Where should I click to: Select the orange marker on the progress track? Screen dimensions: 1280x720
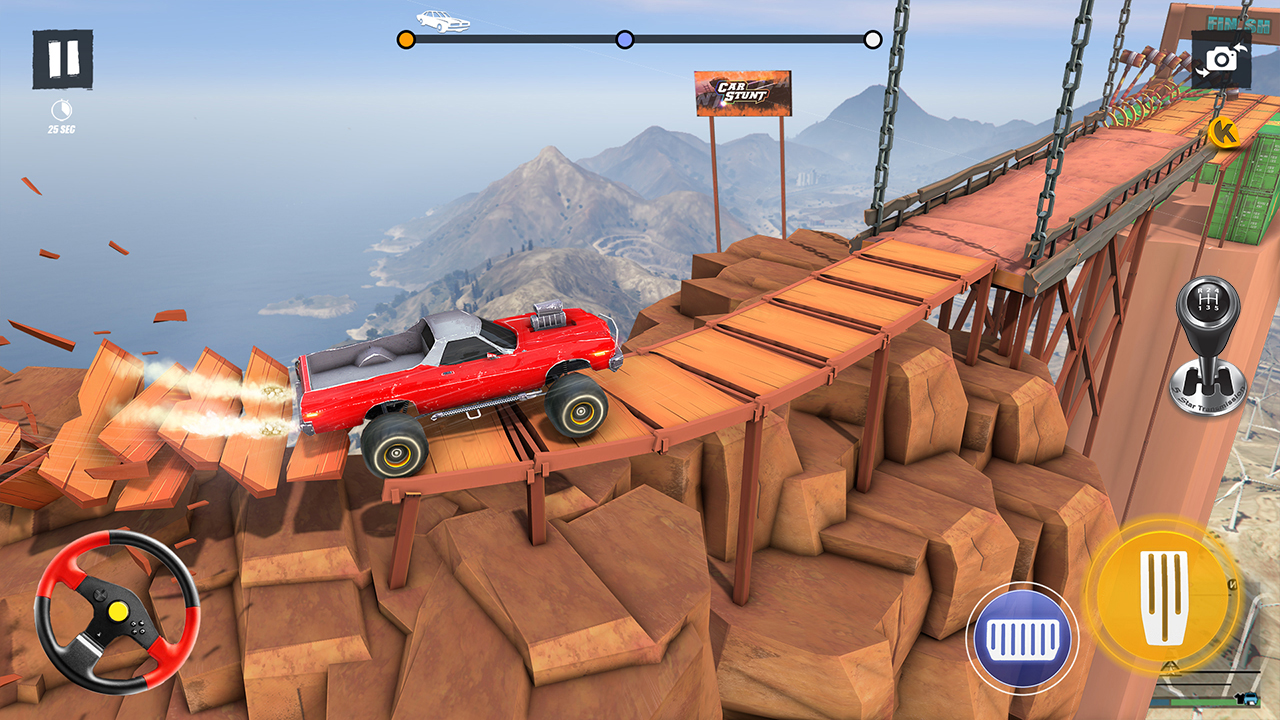(406, 37)
